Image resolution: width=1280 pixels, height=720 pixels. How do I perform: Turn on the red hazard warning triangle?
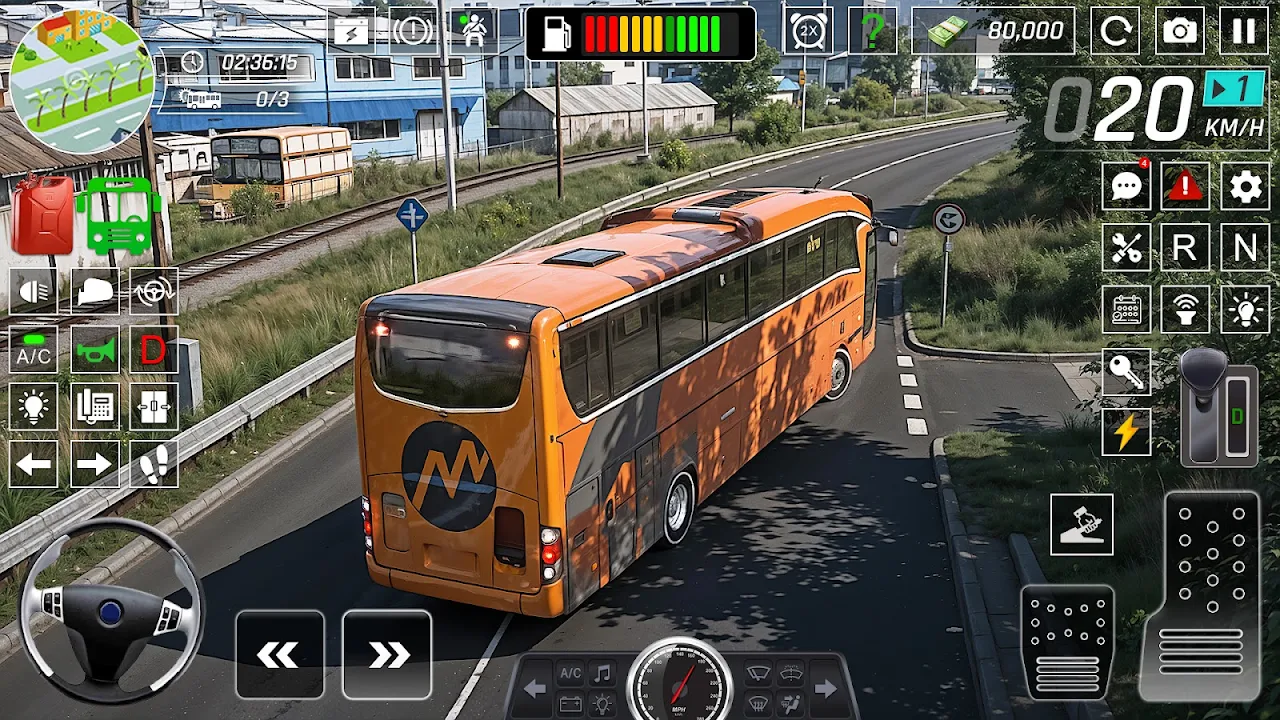point(1184,187)
